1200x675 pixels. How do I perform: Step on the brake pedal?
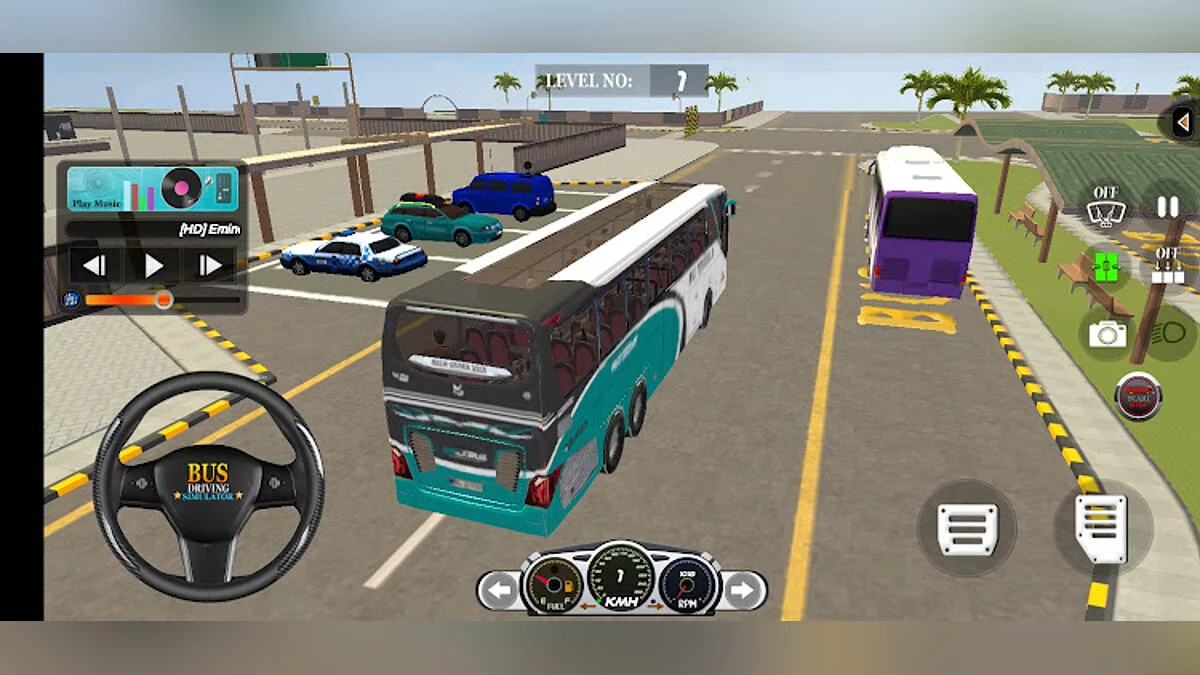click(x=967, y=528)
